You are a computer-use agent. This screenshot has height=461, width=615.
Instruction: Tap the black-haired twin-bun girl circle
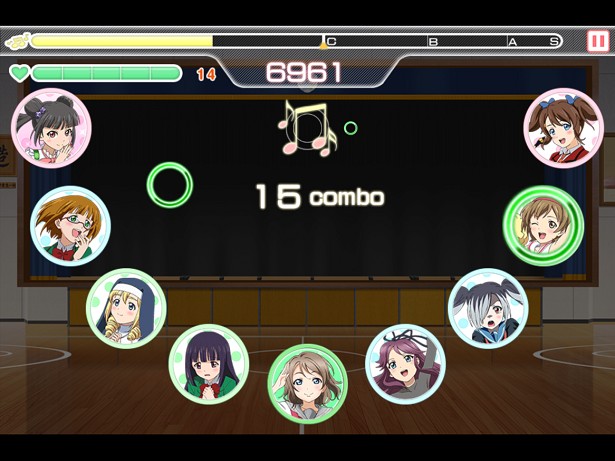coord(51,128)
